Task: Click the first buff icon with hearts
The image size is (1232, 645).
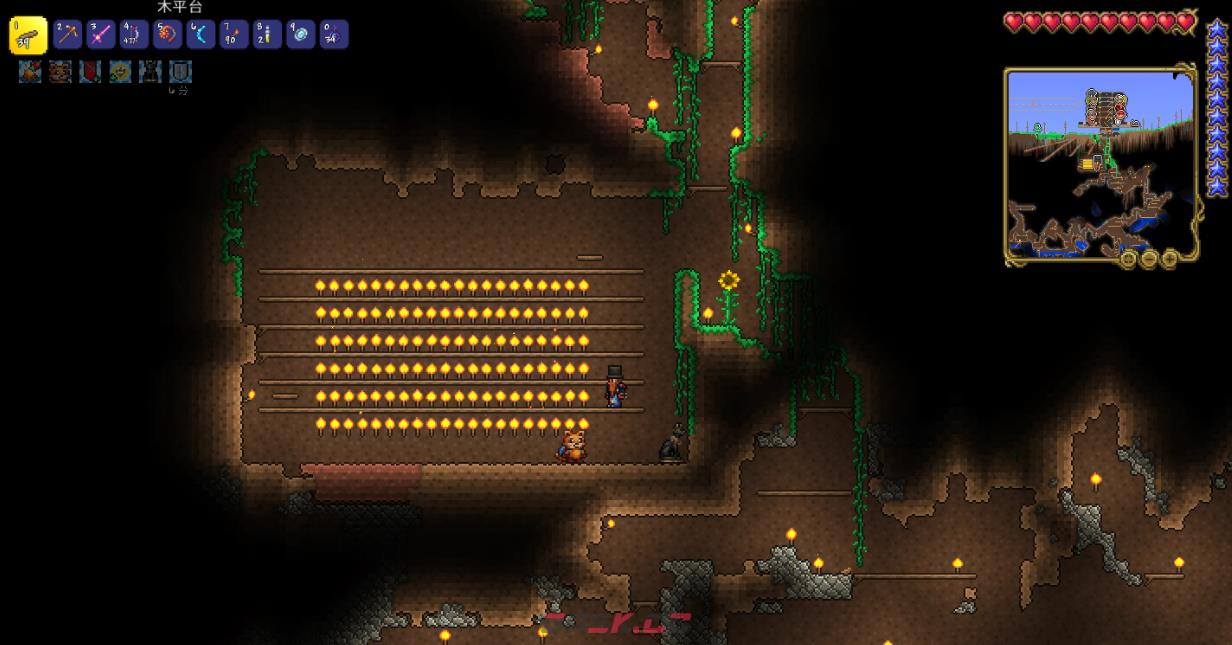Action: (30, 72)
